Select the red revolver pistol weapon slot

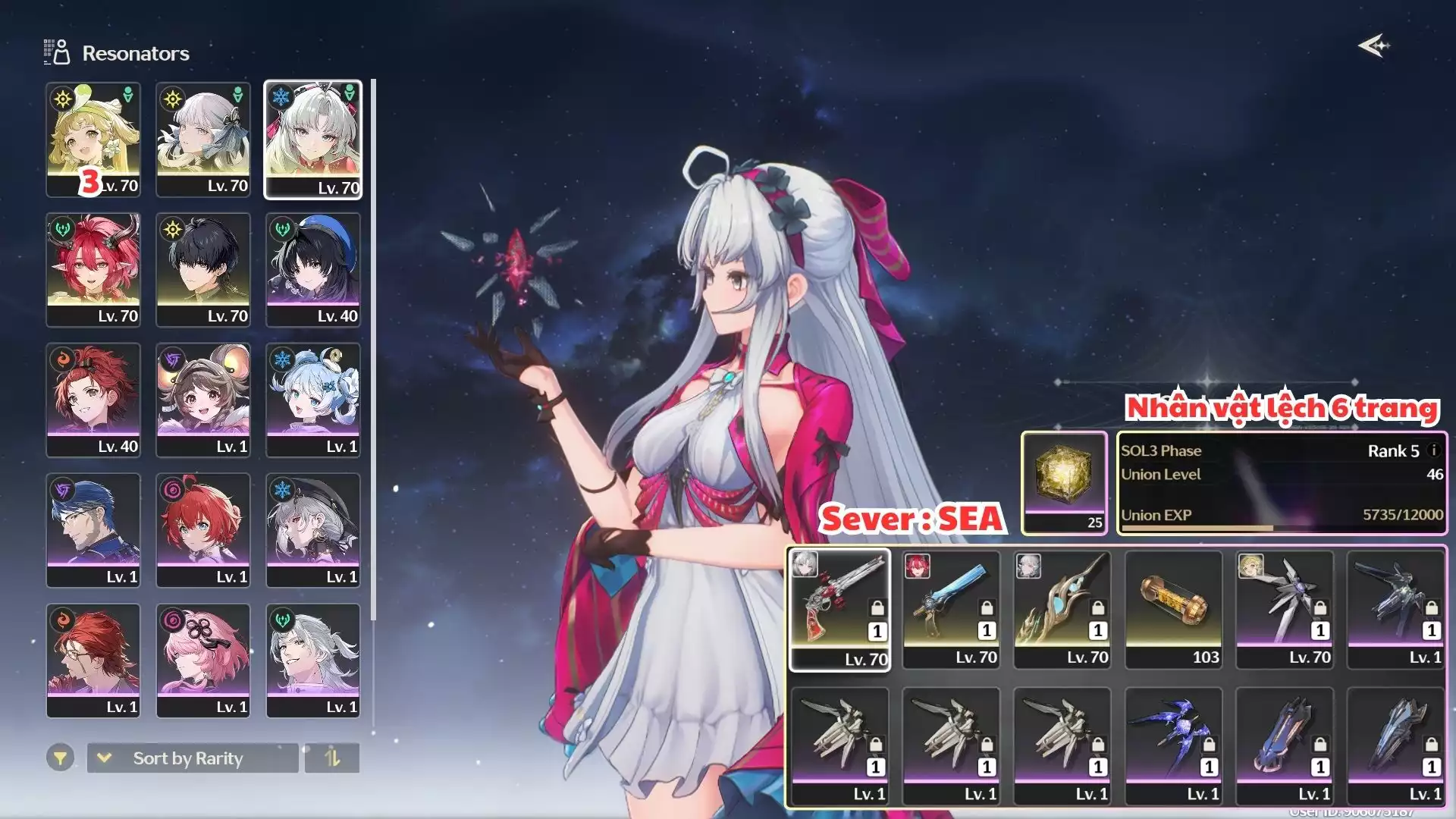click(x=839, y=609)
